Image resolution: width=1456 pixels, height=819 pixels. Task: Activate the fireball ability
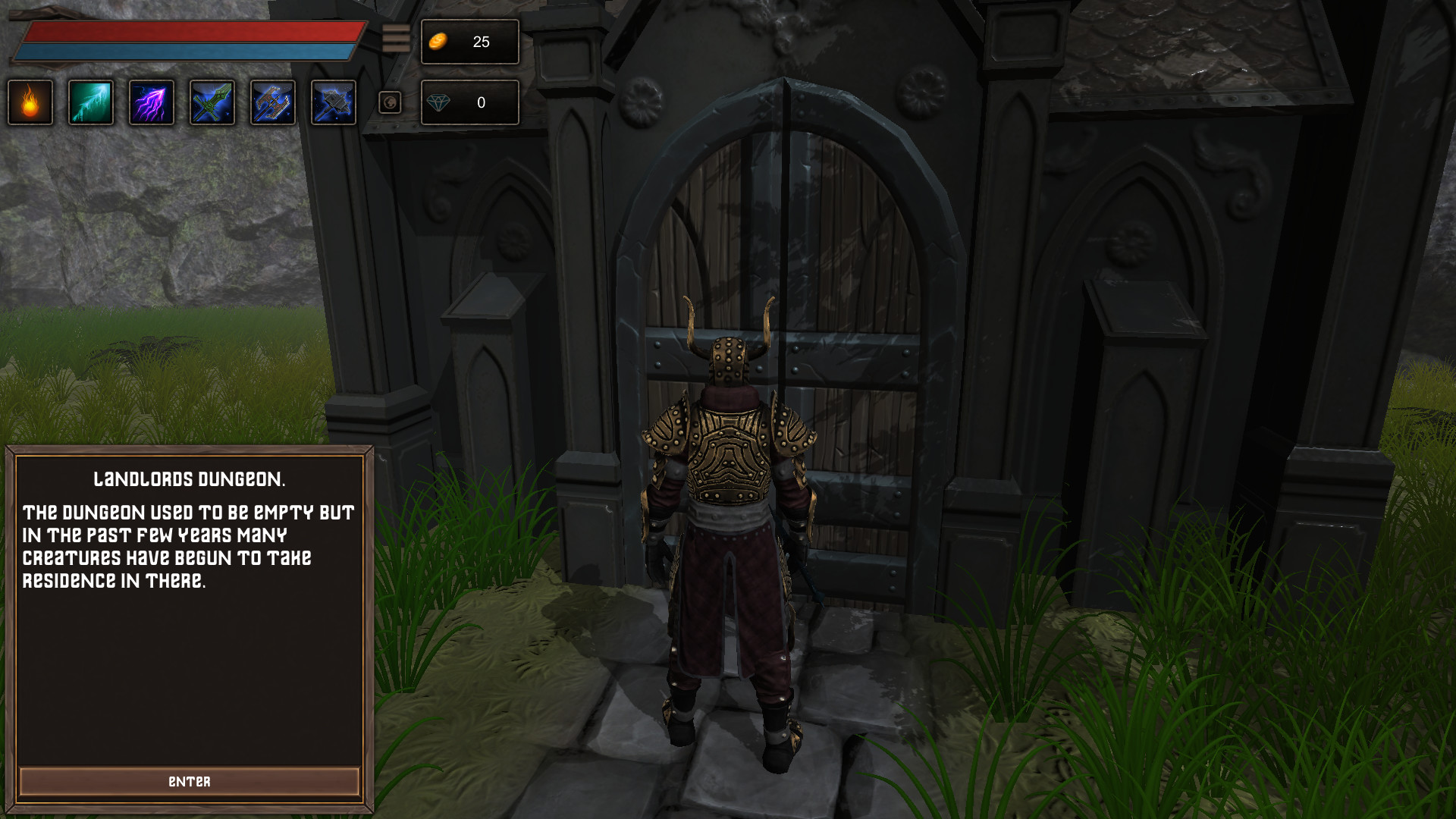30,102
